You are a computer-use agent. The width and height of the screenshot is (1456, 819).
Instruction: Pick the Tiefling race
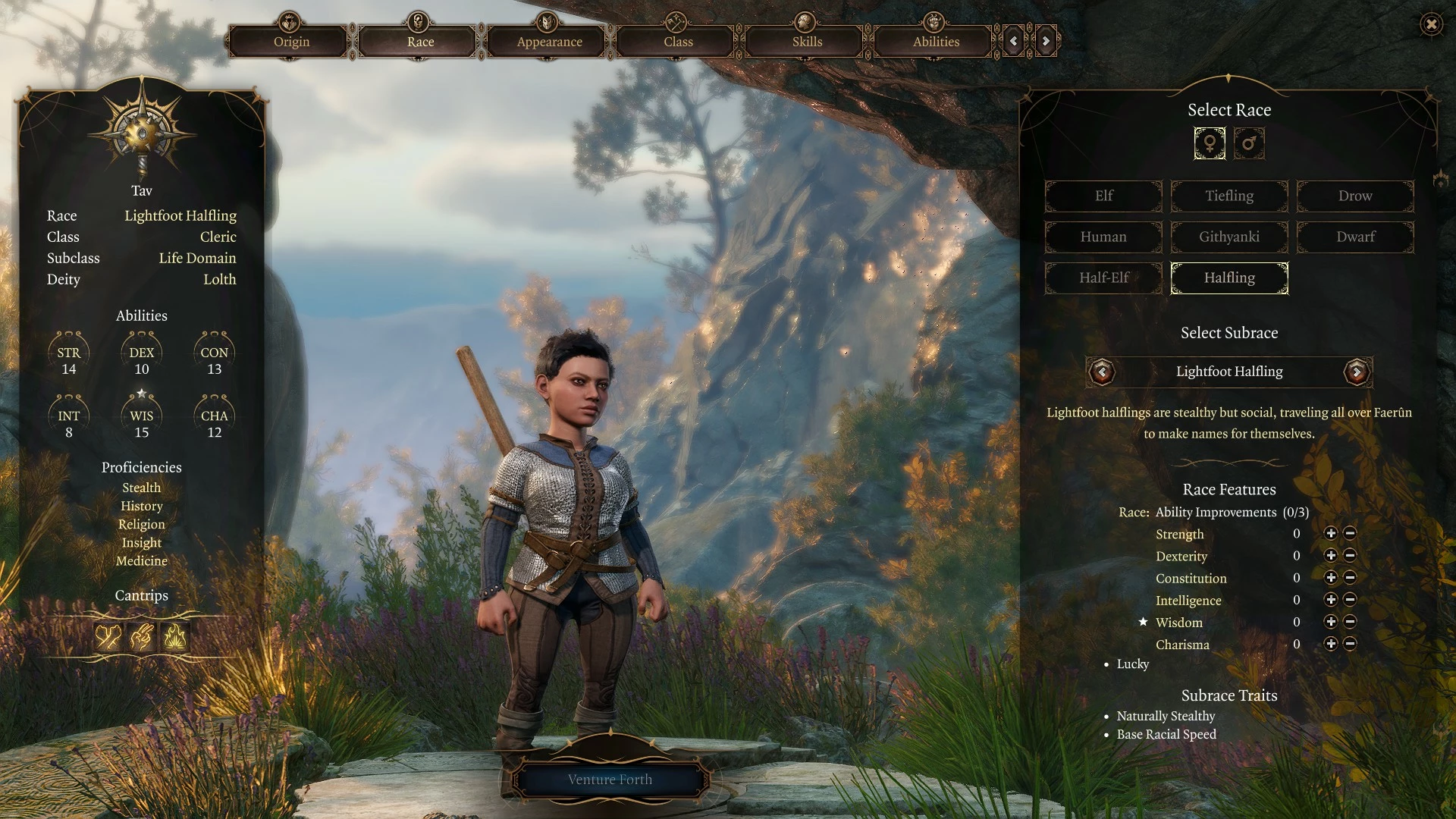tap(1229, 196)
